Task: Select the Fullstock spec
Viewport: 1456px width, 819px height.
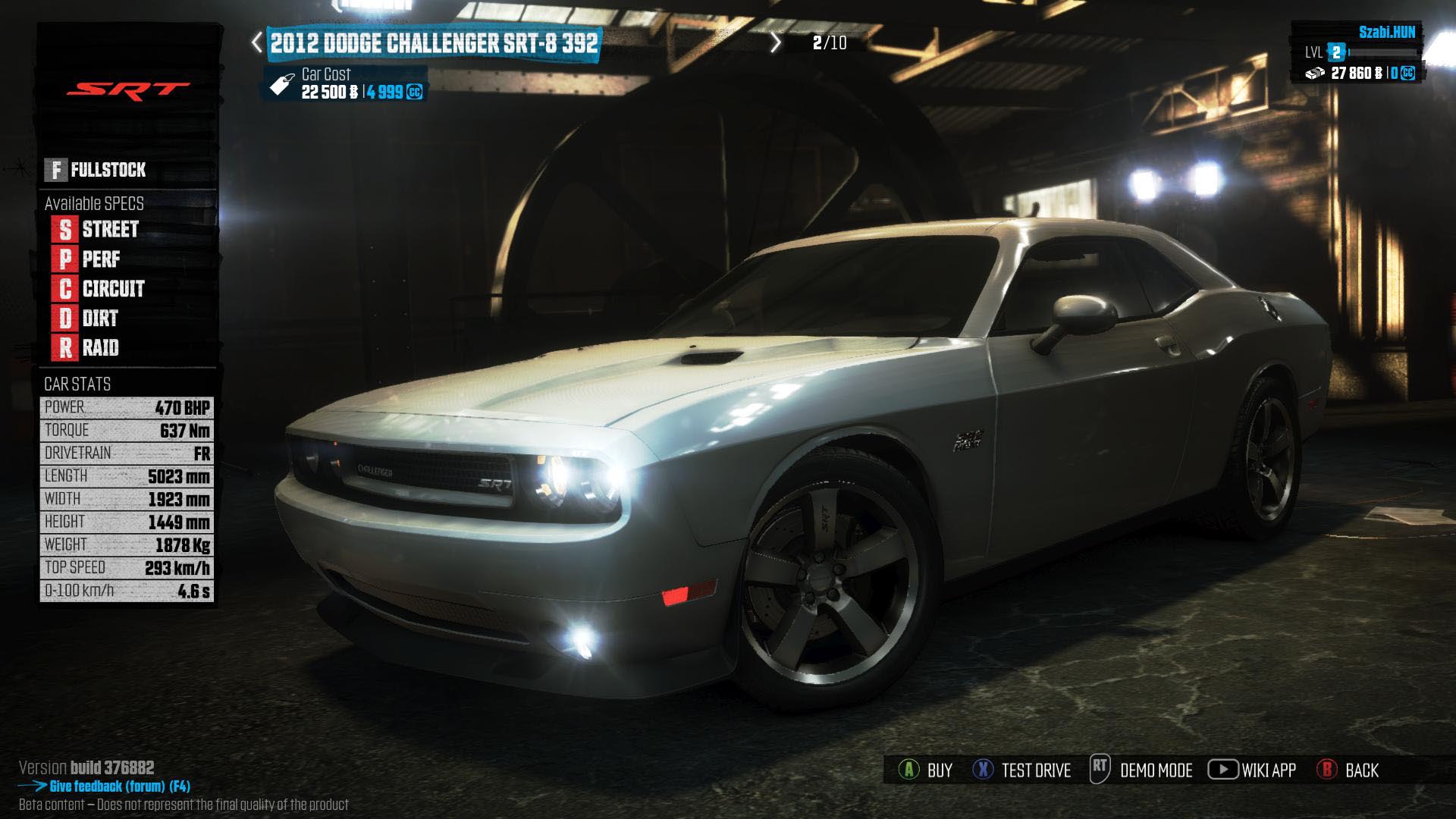Action: pos(96,170)
